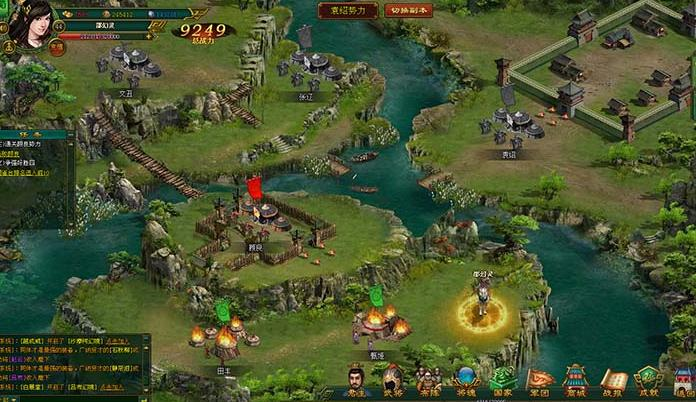696x402 pixels.
Task: Open the 军团 legion menu
Action: pos(539,381)
